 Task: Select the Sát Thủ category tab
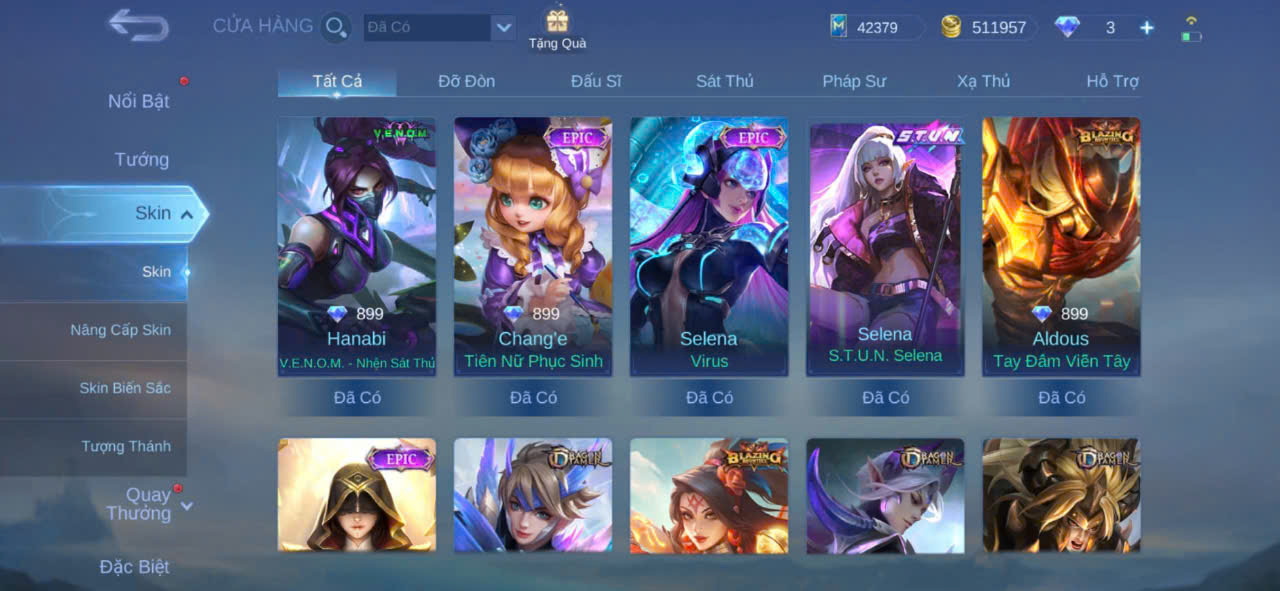click(725, 81)
